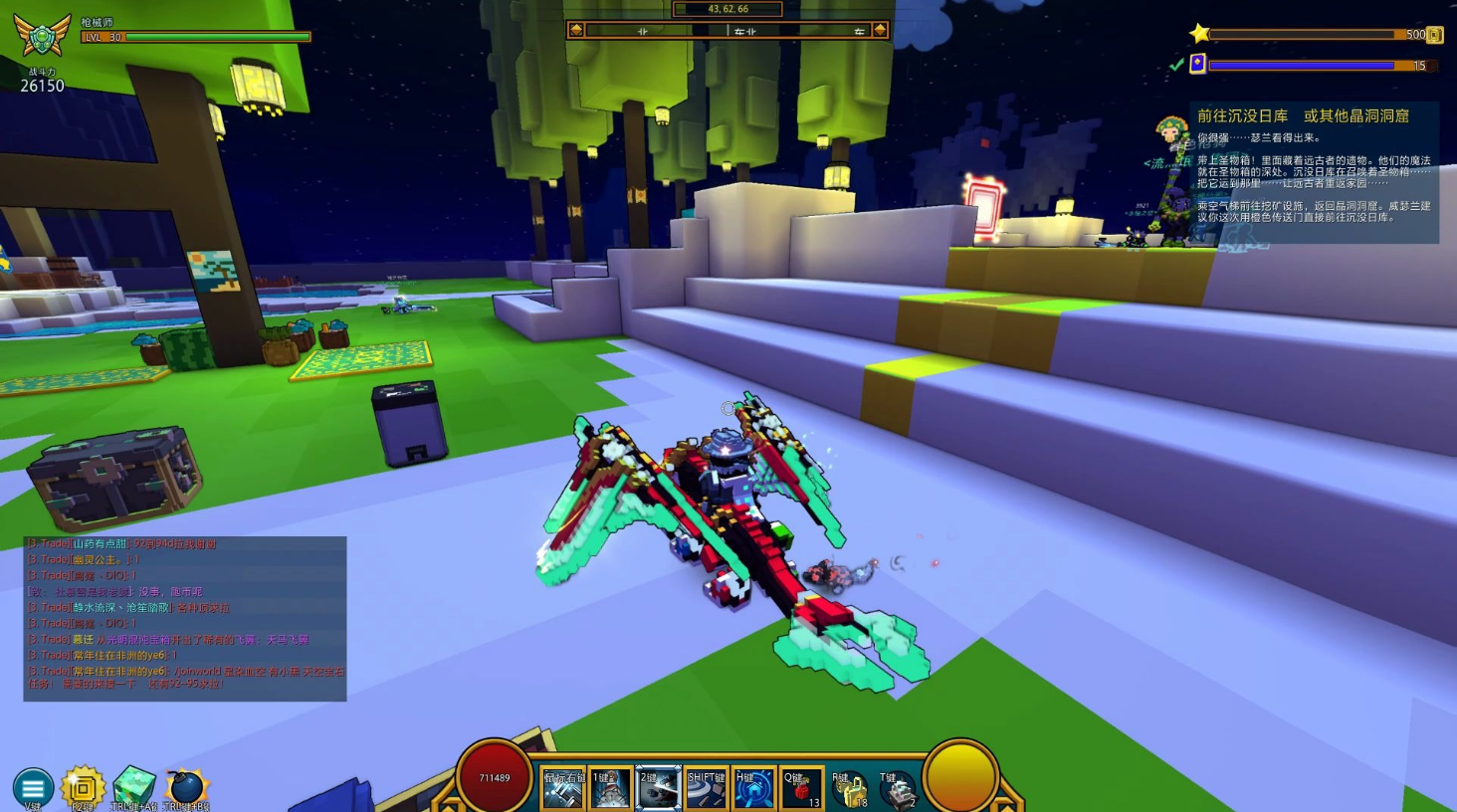Select the green cube block icon
The width and height of the screenshot is (1457, 812).
point(133,786)
